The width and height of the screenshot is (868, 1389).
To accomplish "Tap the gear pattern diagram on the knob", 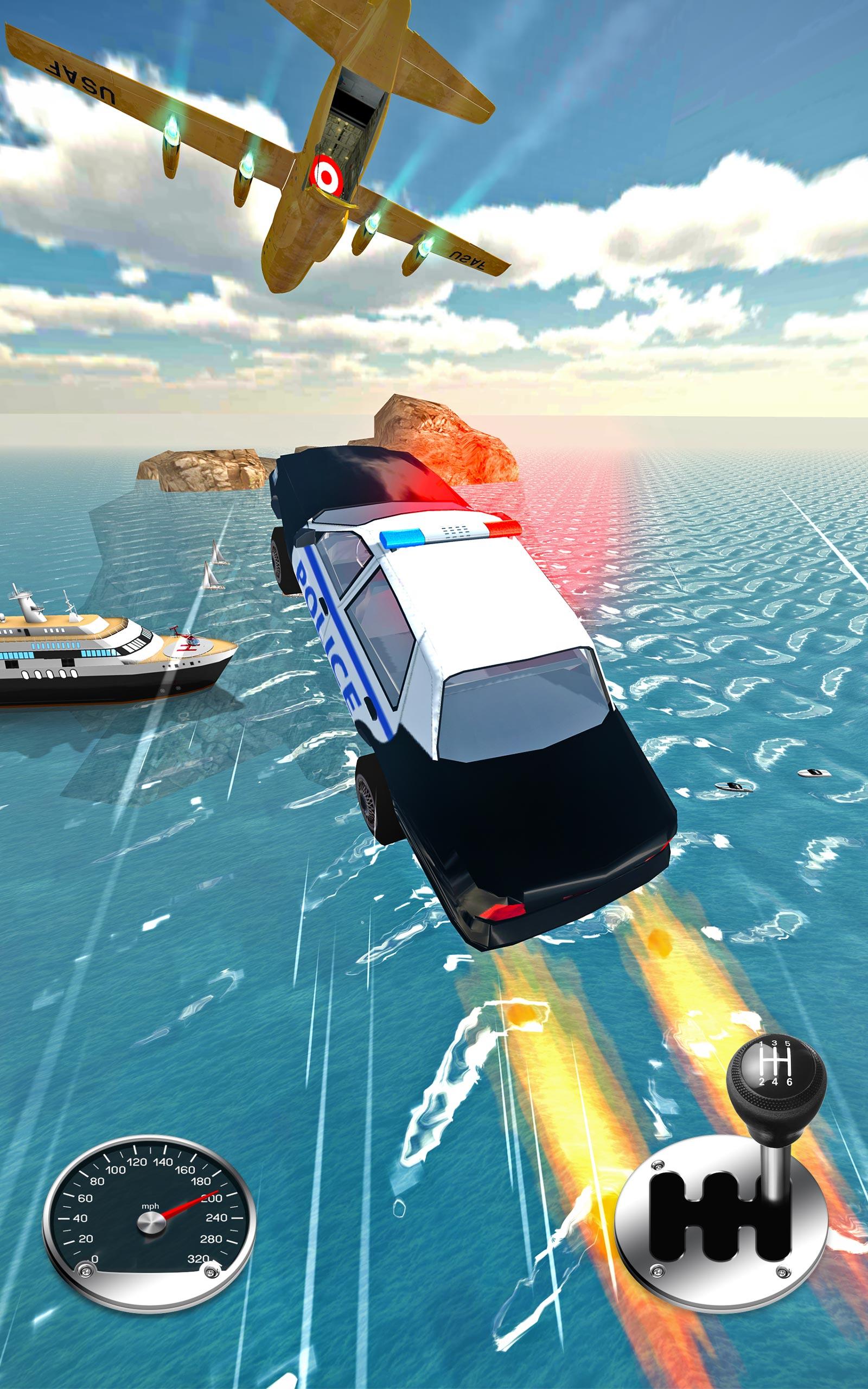I will [x=775, y=1062].
